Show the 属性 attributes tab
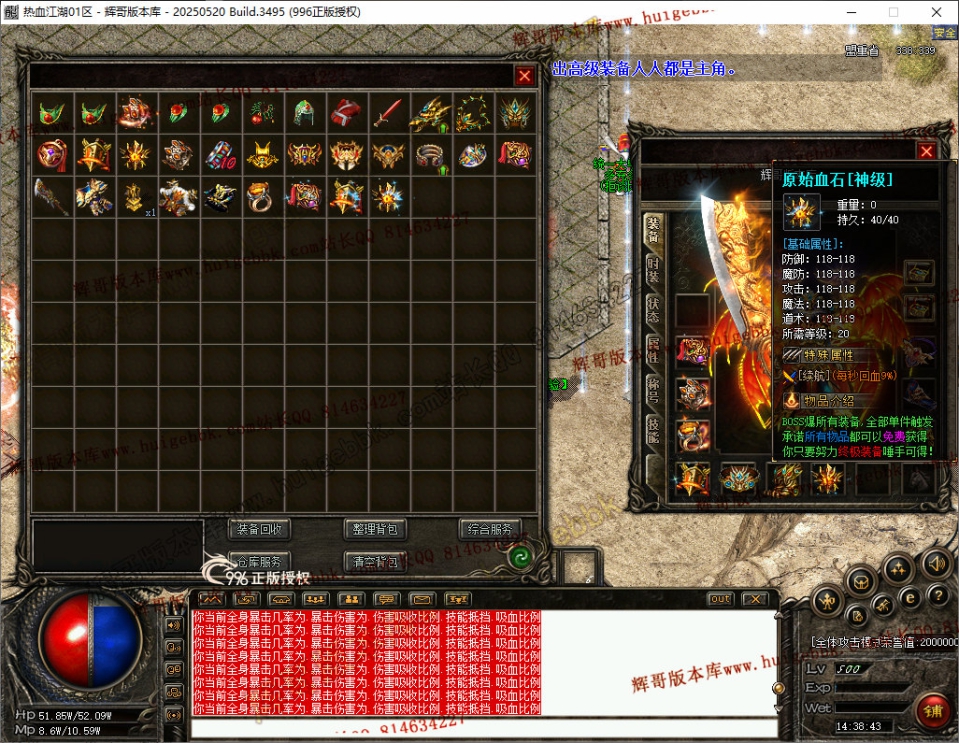The width and height of the screenshot is (959, 743). 652,350
